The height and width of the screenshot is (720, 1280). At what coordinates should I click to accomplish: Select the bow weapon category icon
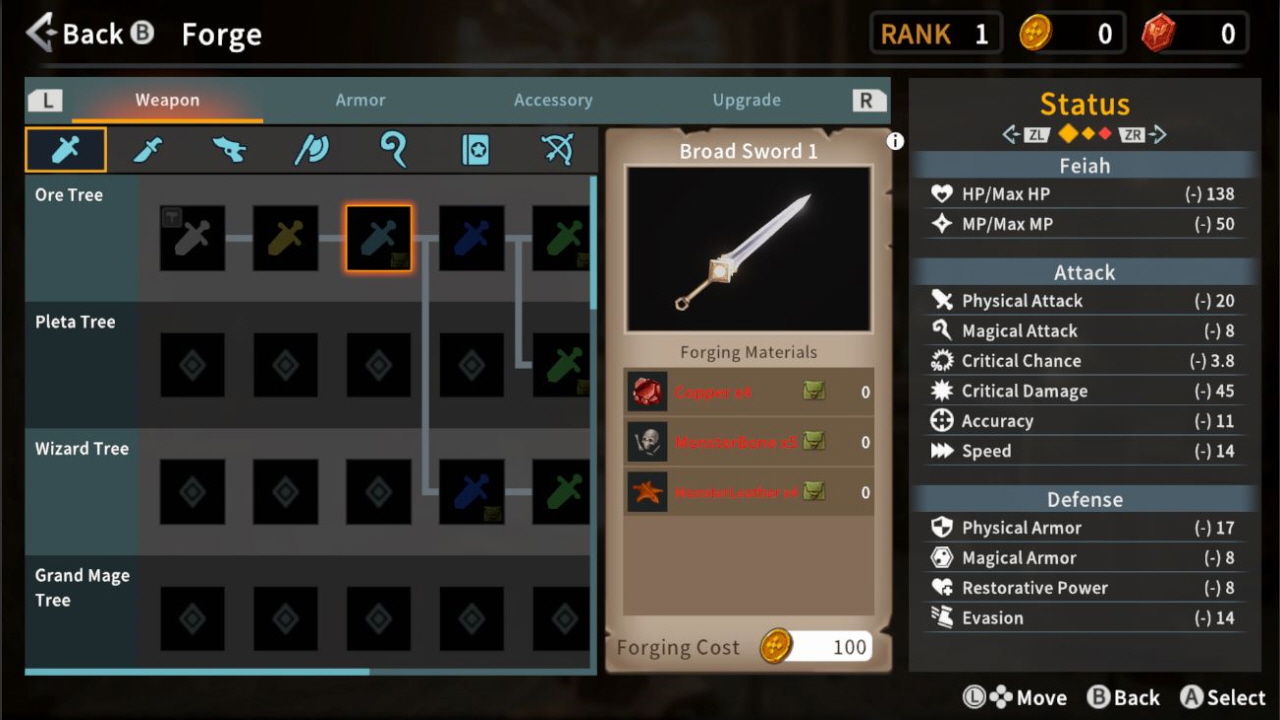pos(557,148)
